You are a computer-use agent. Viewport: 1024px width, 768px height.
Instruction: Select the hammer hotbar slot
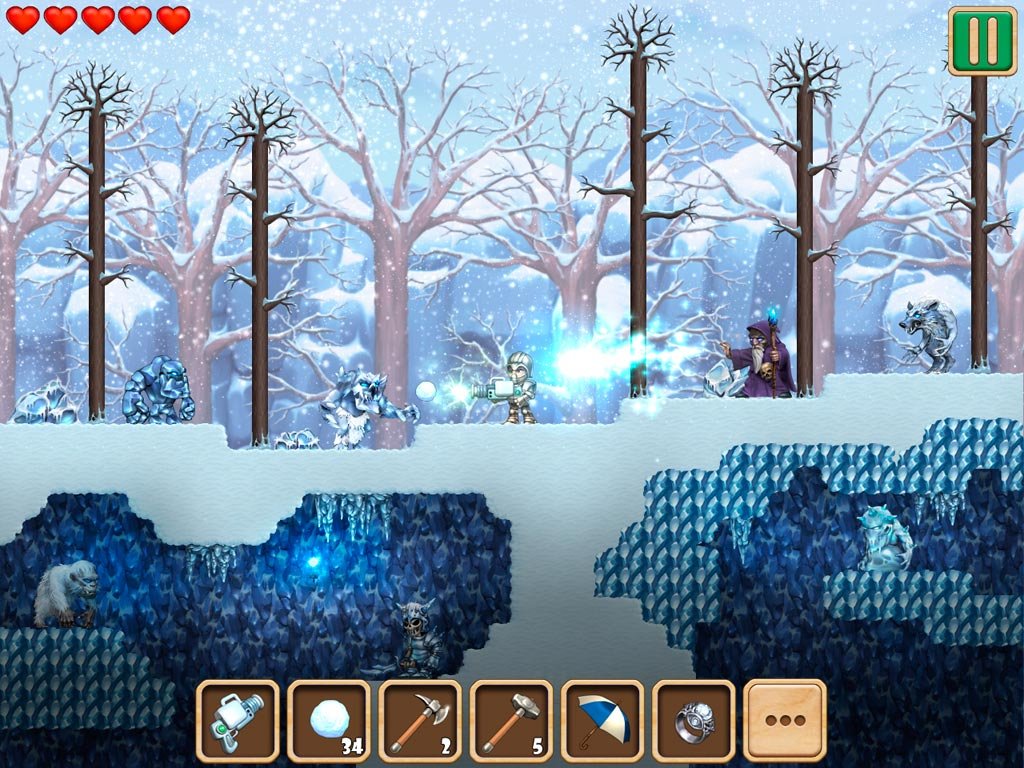click(511, 720)
